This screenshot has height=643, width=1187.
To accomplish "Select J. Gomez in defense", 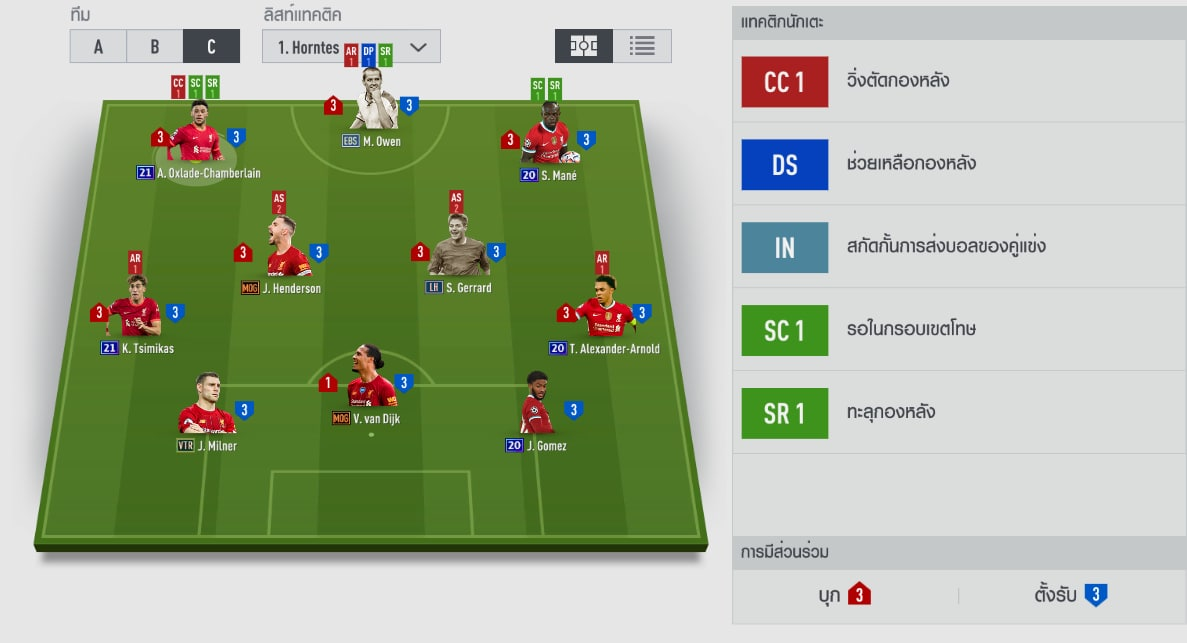I will [x=536, y=406].
